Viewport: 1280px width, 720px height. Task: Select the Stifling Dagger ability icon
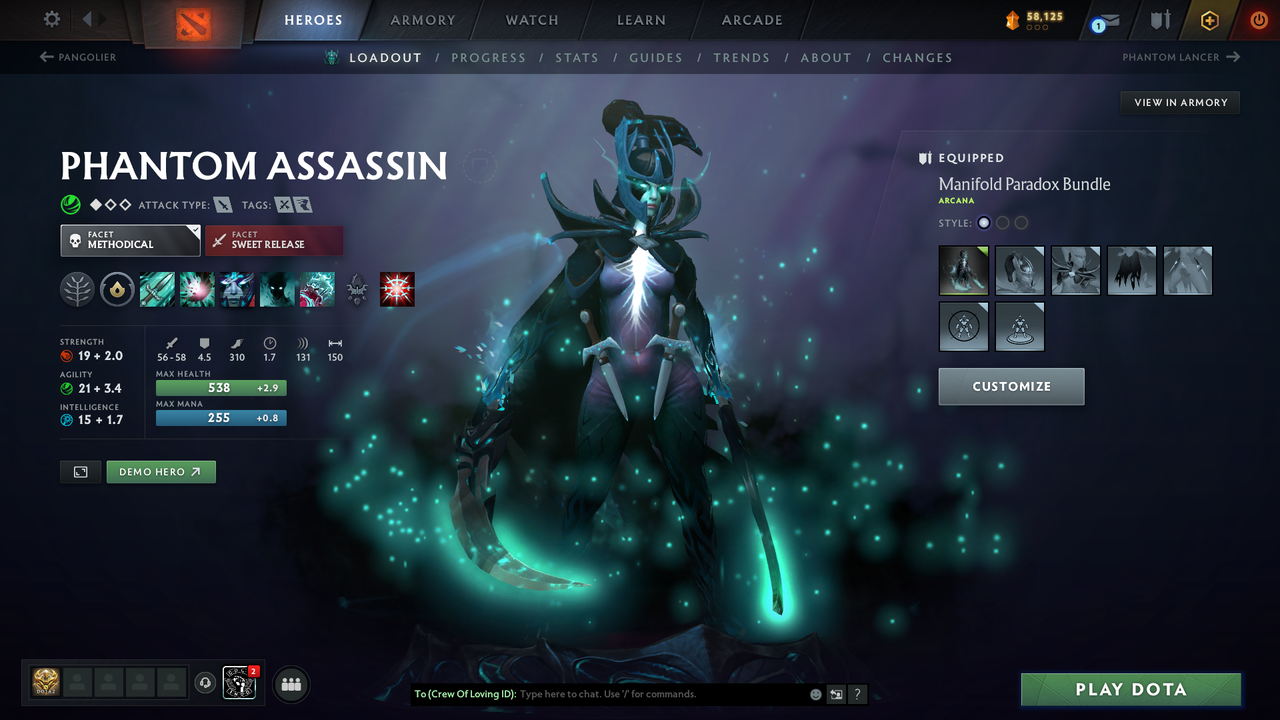(157, 289)
